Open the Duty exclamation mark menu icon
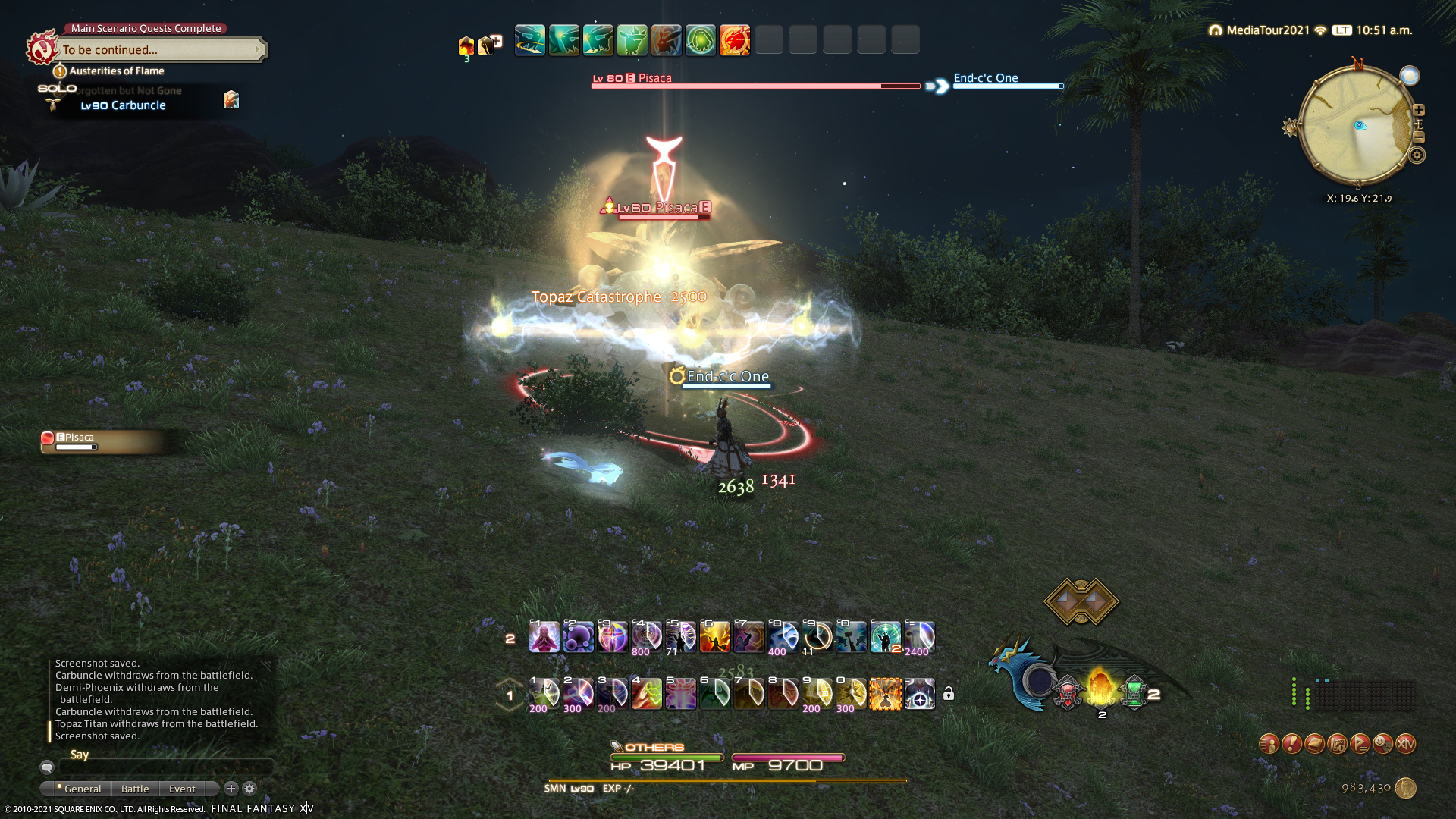This screenshot has height=819, width=1456. (x=1291, y=744)
